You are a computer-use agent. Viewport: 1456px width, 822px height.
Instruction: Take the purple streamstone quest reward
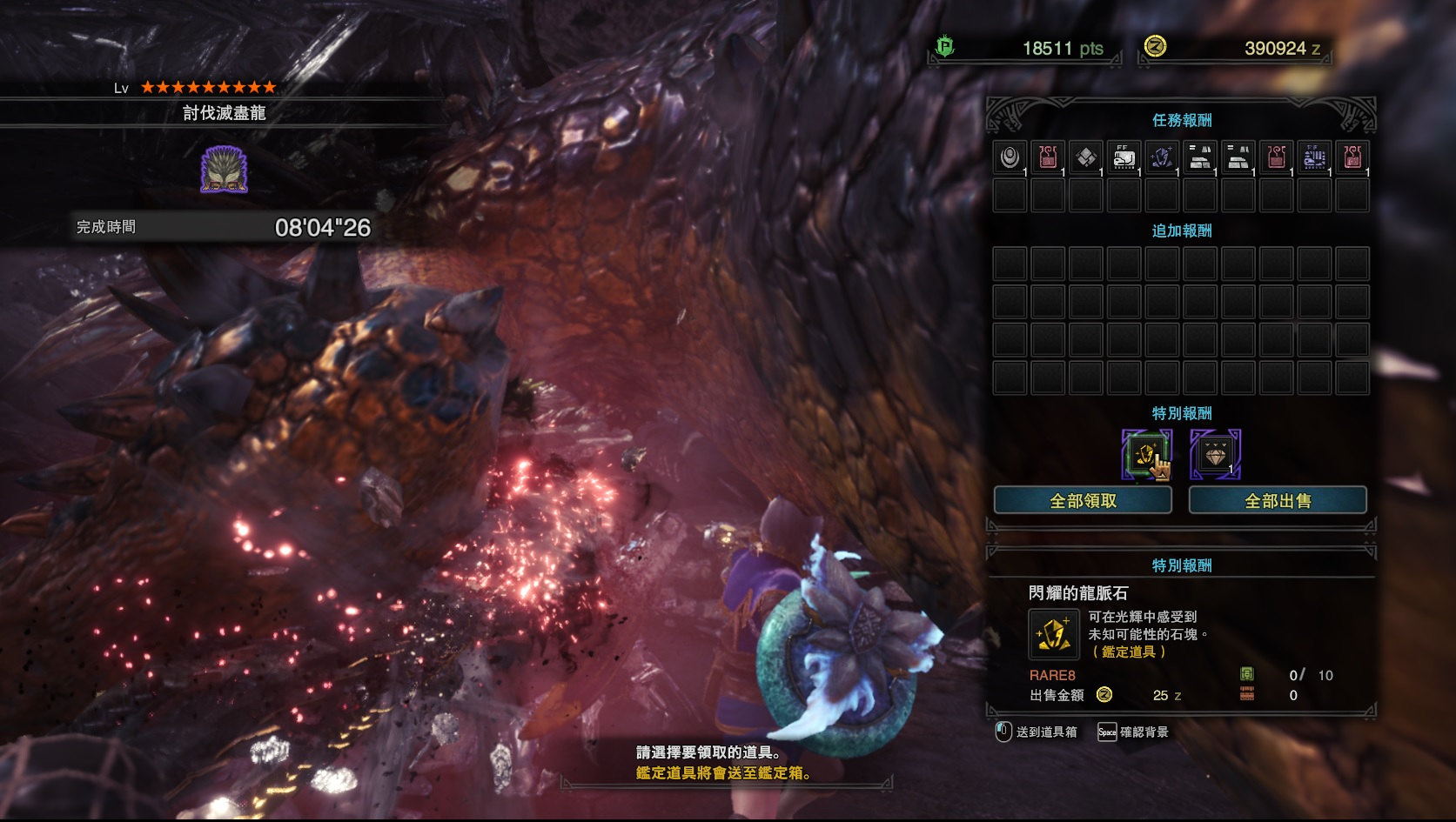point(1162,157)
